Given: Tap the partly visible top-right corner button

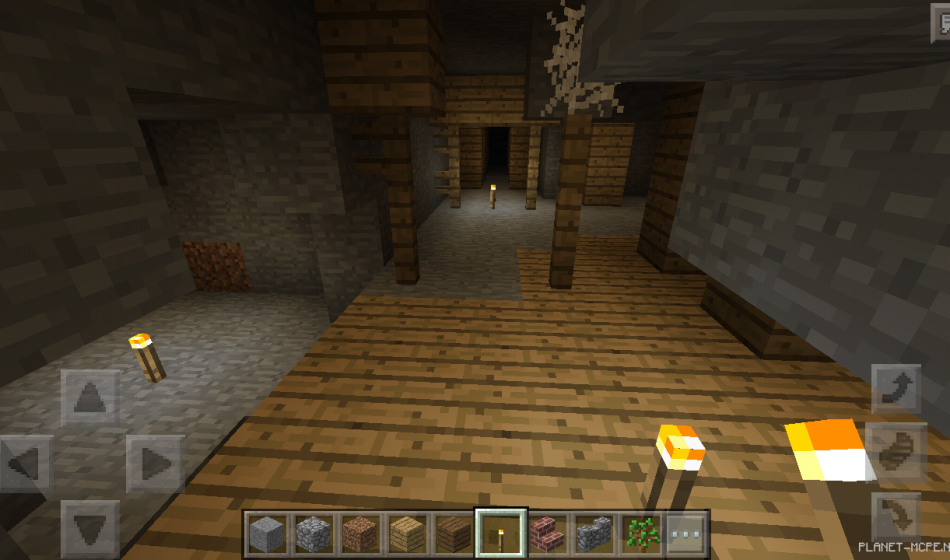Looking at the screenshot, I should (x=940, y=27).
